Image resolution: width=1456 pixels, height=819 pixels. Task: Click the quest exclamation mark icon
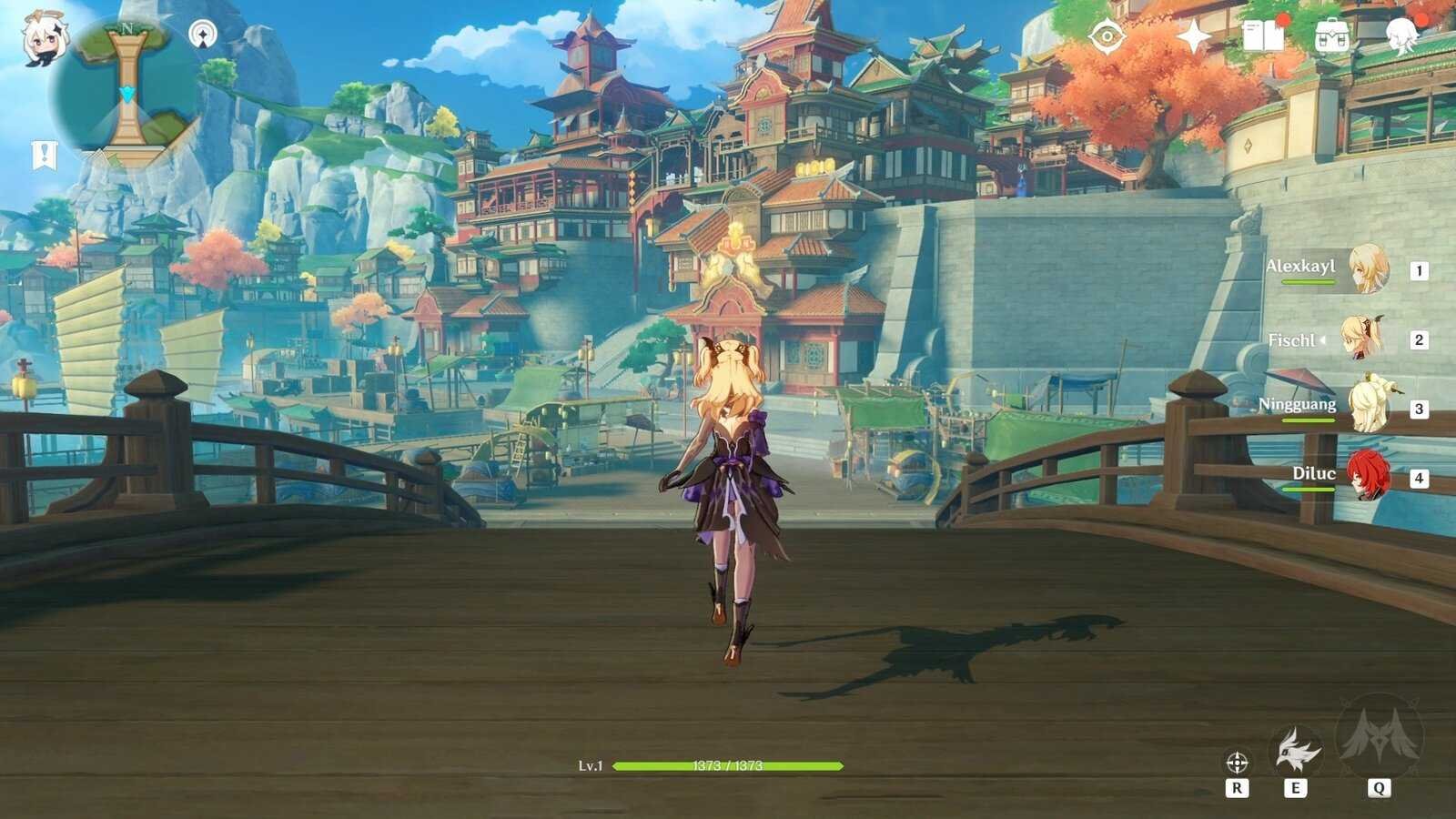[x=44, y=155]
